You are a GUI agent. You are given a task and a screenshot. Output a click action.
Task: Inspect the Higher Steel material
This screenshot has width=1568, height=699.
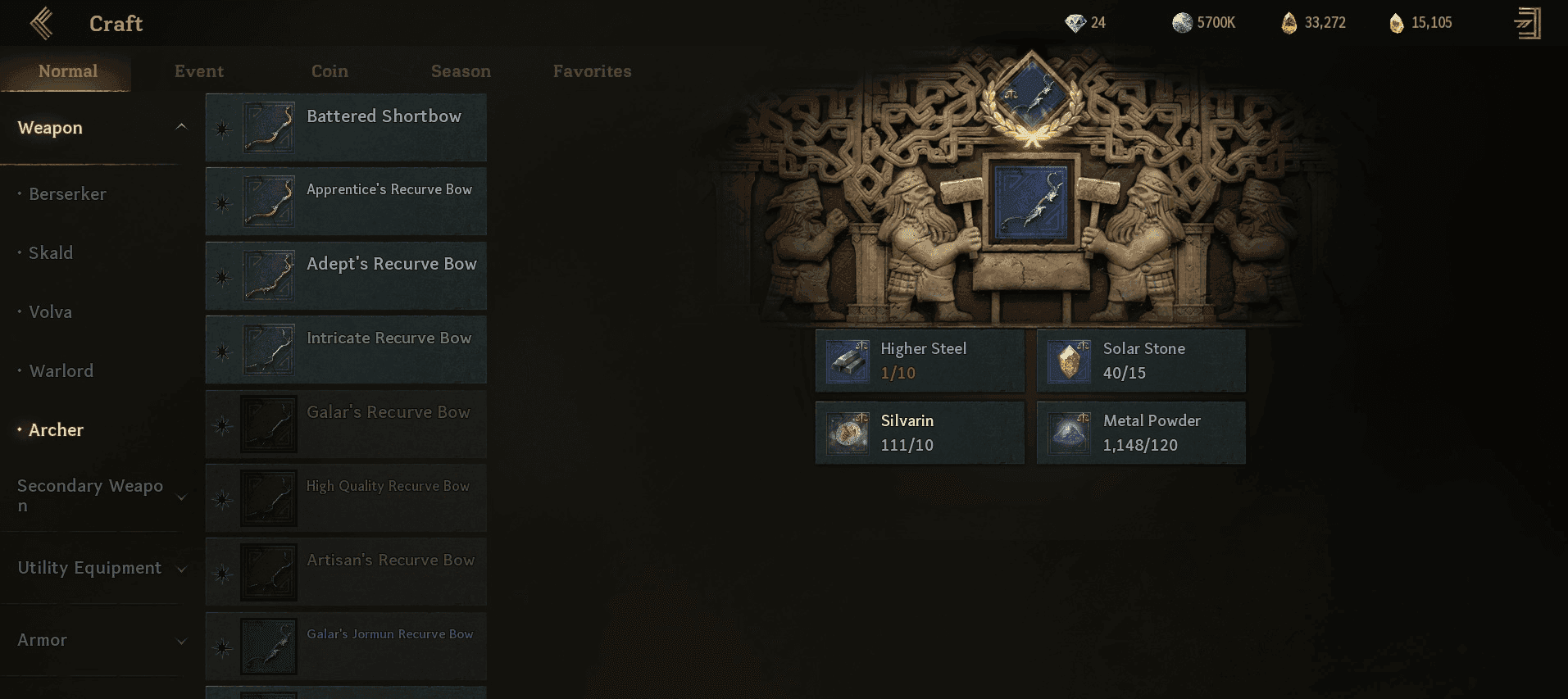point(920,361)
